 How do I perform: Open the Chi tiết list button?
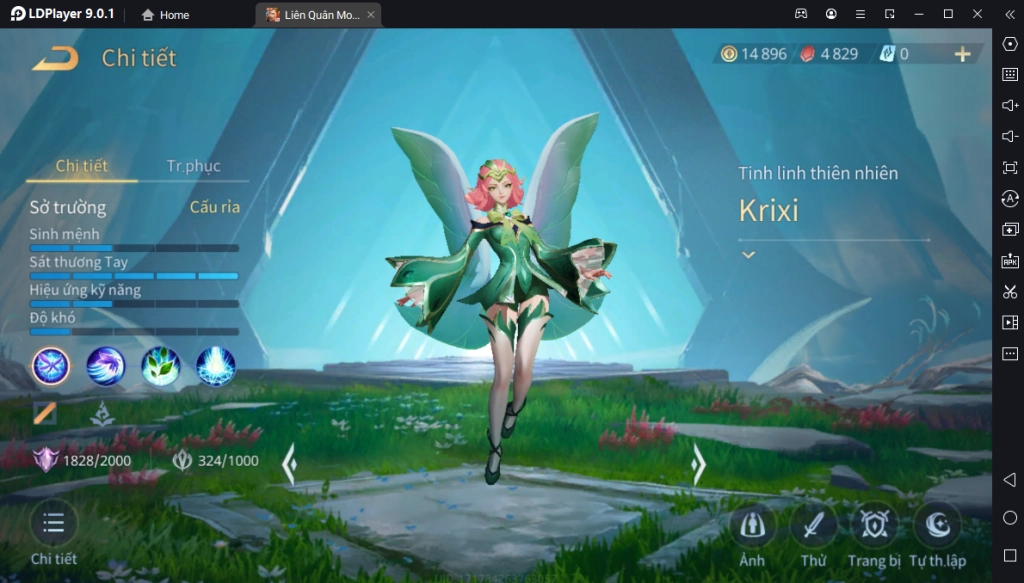[54, 523]
